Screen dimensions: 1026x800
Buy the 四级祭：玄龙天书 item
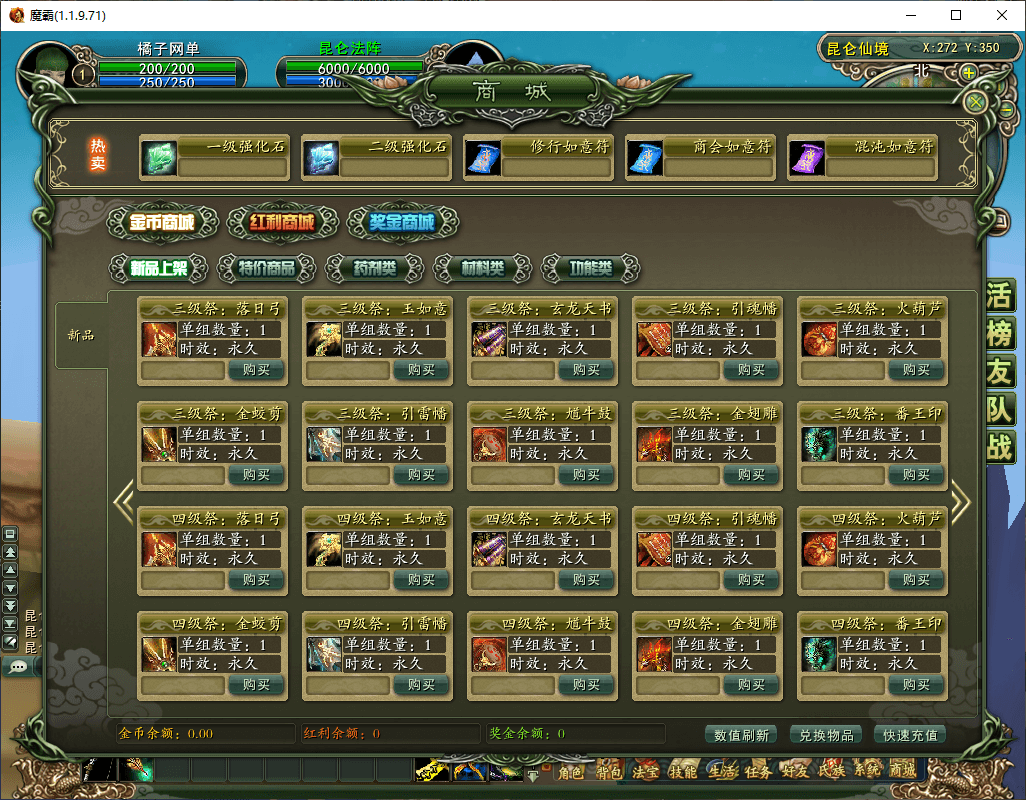click(x=586, y=580)
